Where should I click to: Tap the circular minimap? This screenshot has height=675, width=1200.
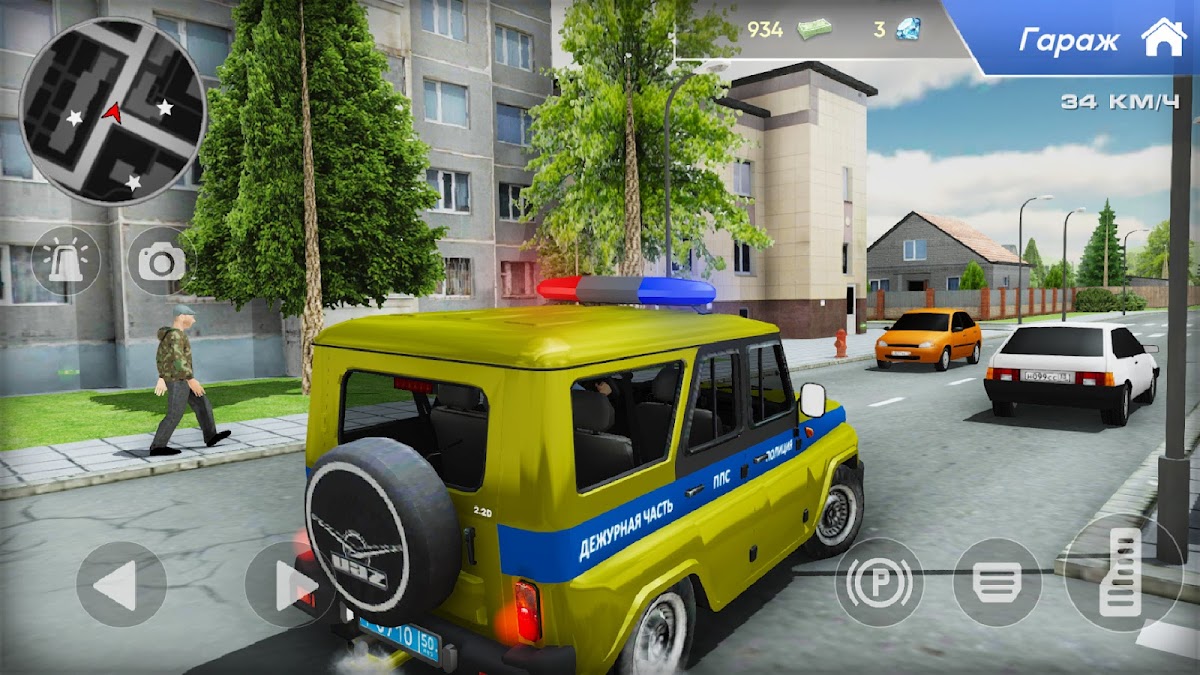pos(112,110)
